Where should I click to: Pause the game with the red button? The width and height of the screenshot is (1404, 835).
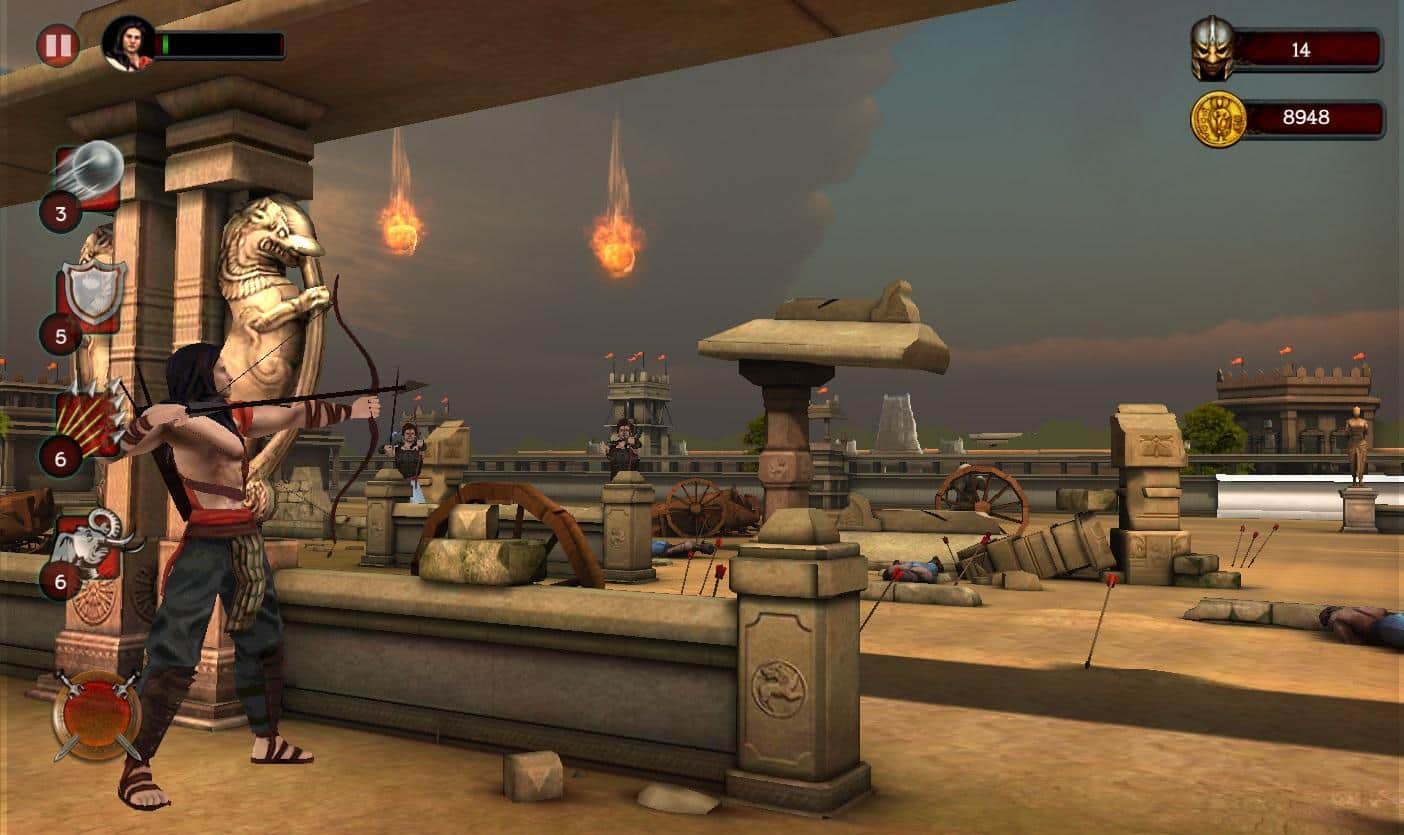(58, 45)
